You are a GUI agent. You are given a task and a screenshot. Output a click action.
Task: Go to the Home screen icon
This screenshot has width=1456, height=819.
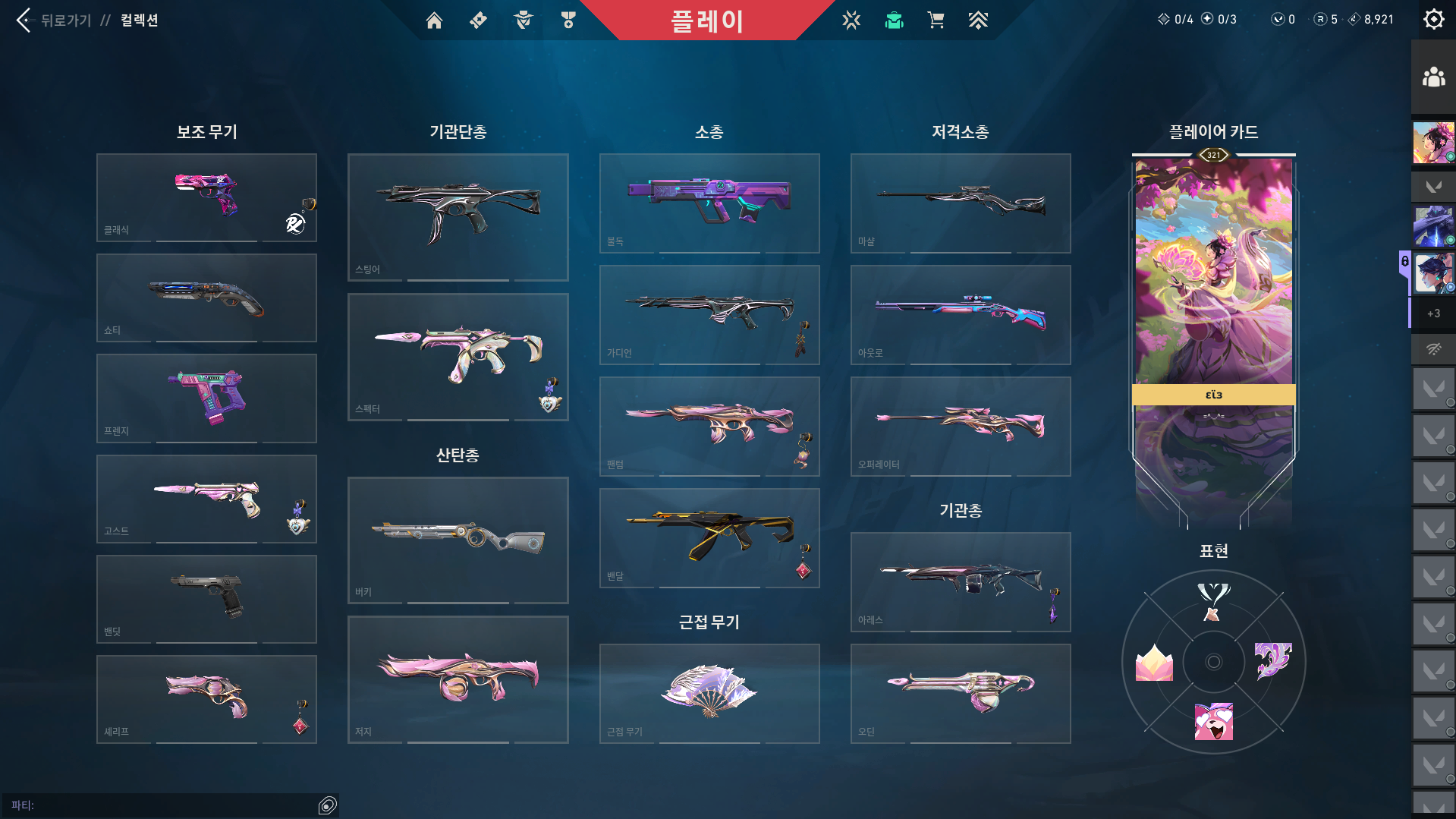coord(434,20)
